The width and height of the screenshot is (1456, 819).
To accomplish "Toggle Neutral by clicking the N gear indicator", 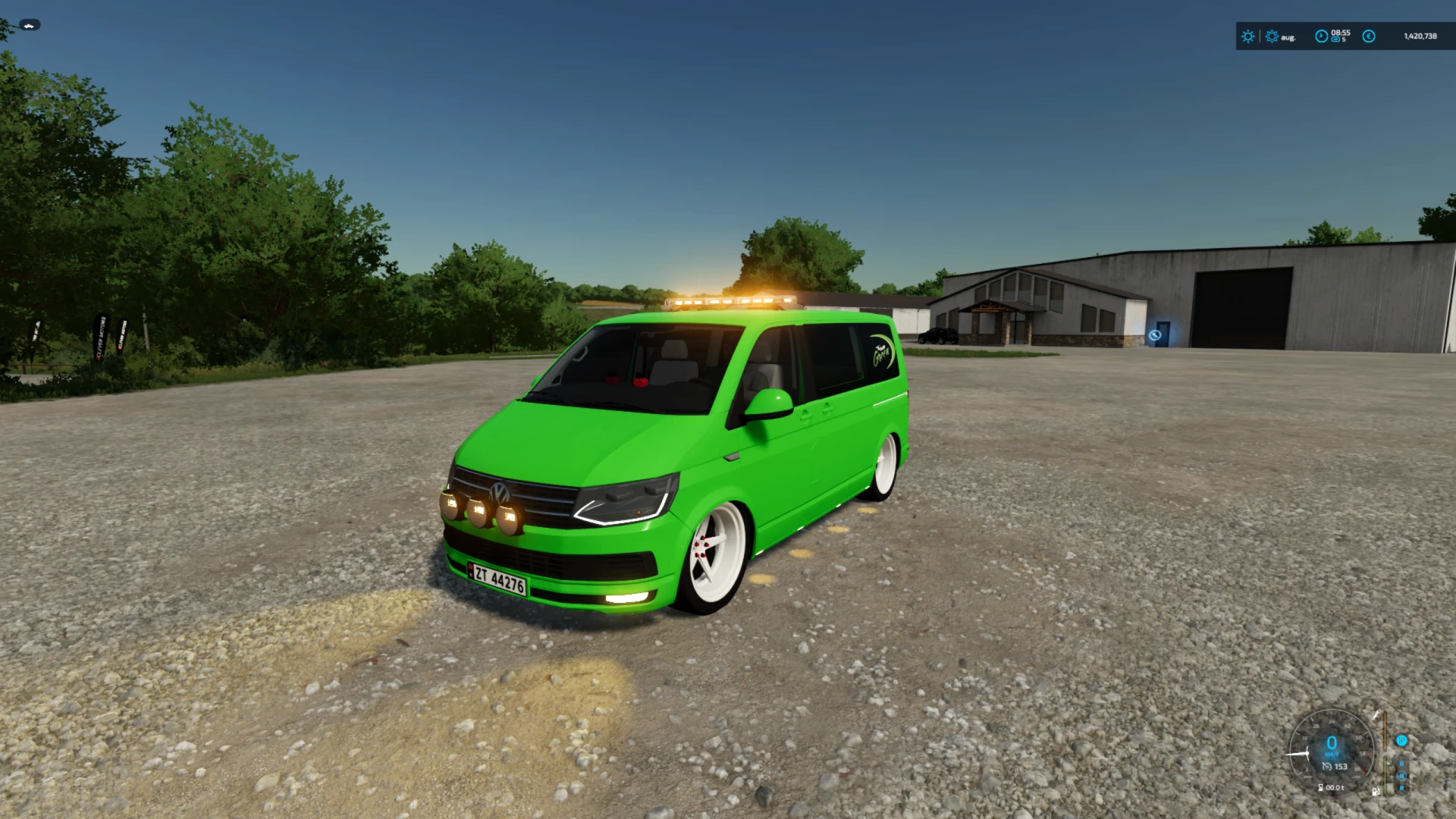I will [1401, 776].
